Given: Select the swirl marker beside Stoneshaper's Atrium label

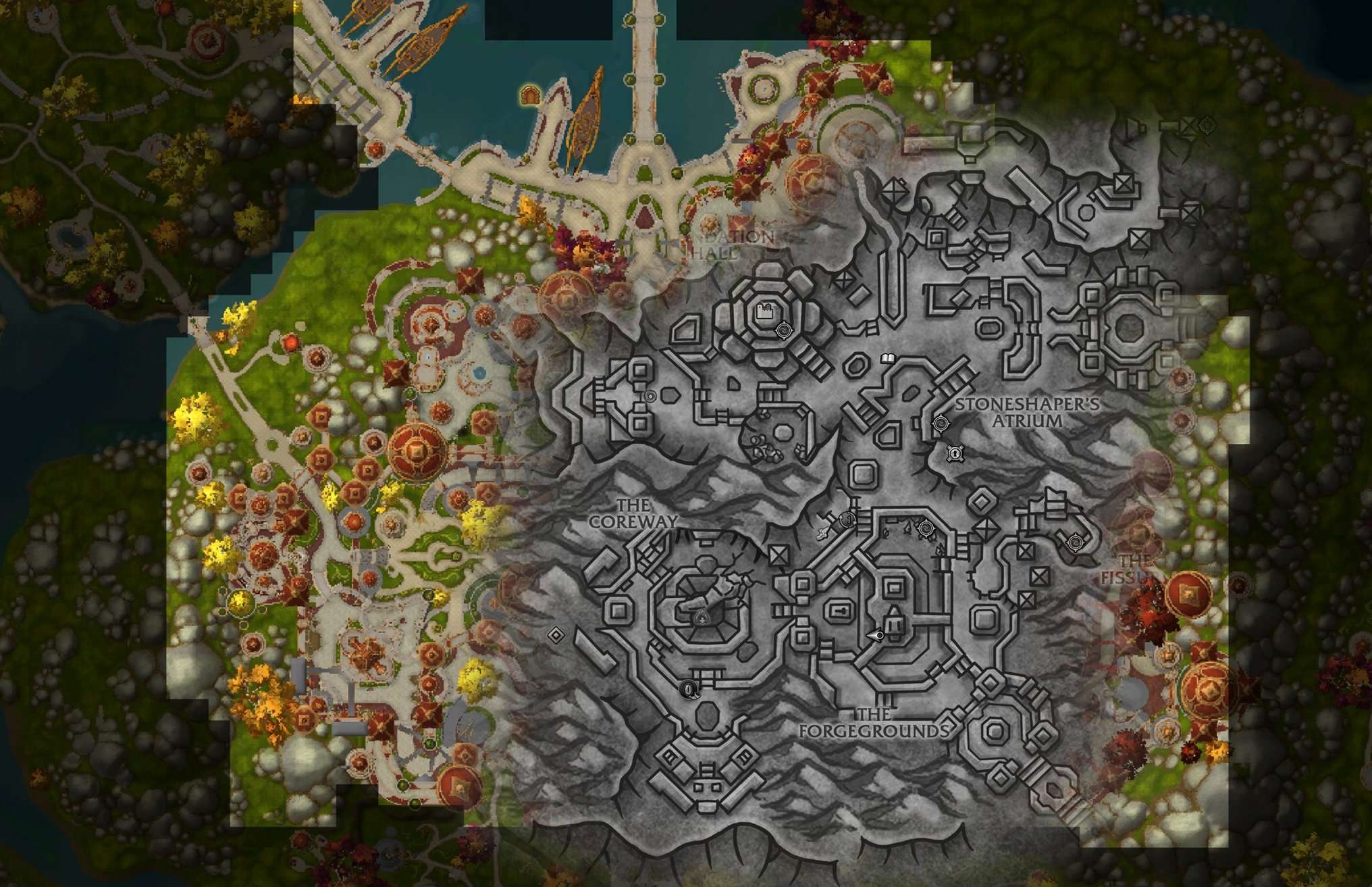Looking at the screenshot, I should tap(939, 424).
